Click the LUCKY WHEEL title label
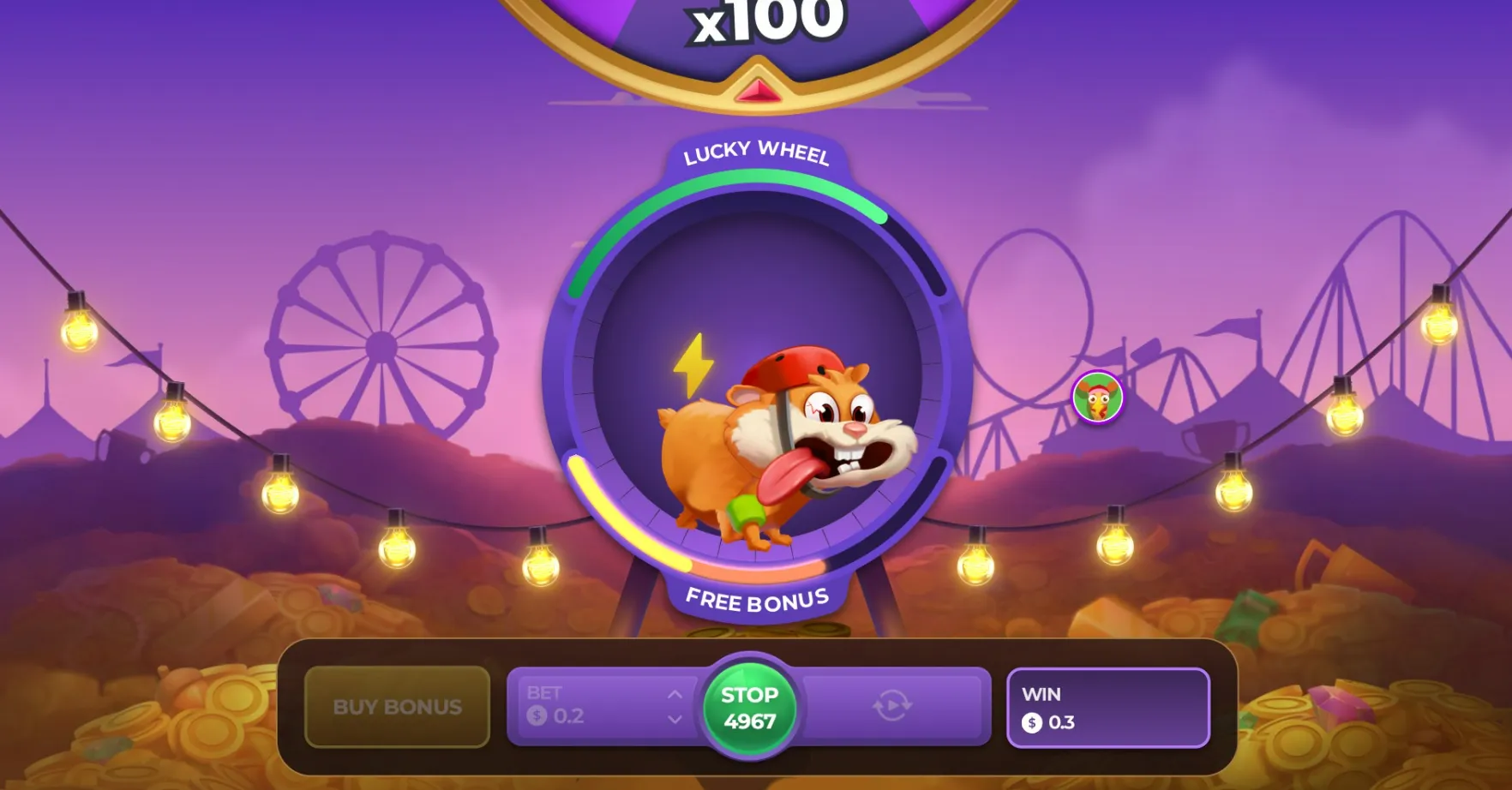 tap(755, 155)
